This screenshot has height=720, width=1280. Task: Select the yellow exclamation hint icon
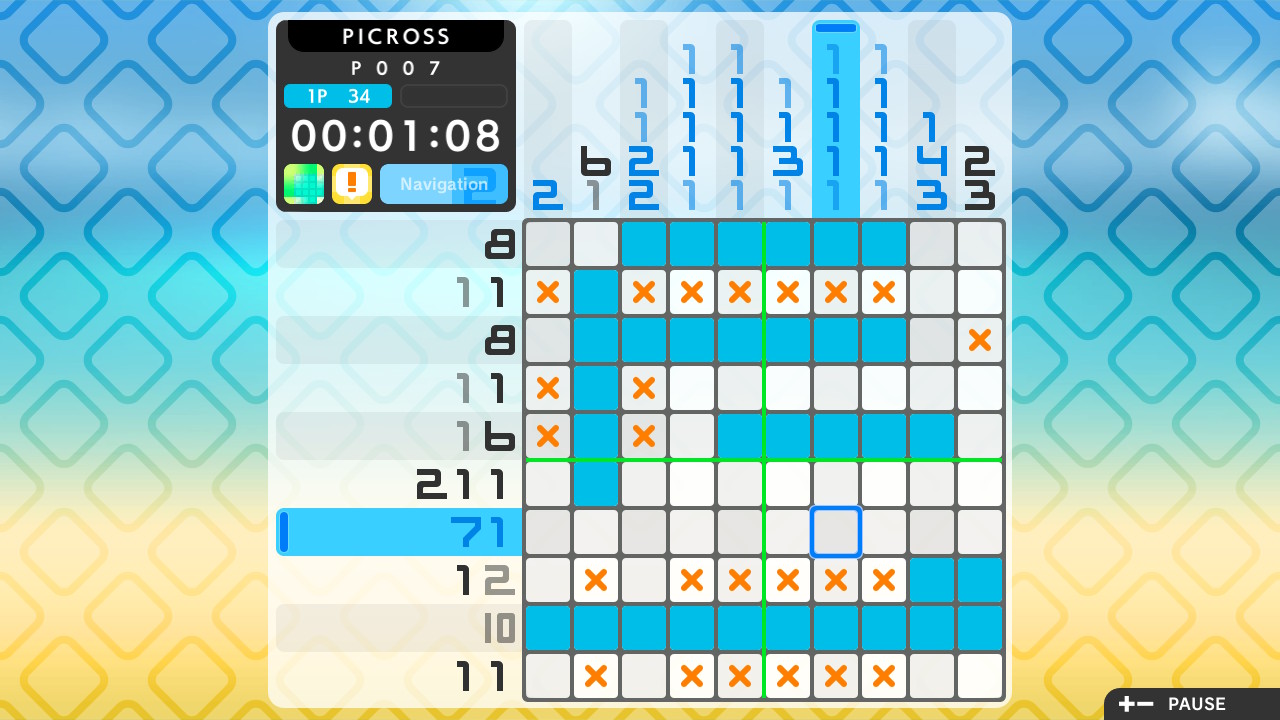coord(351,184)
